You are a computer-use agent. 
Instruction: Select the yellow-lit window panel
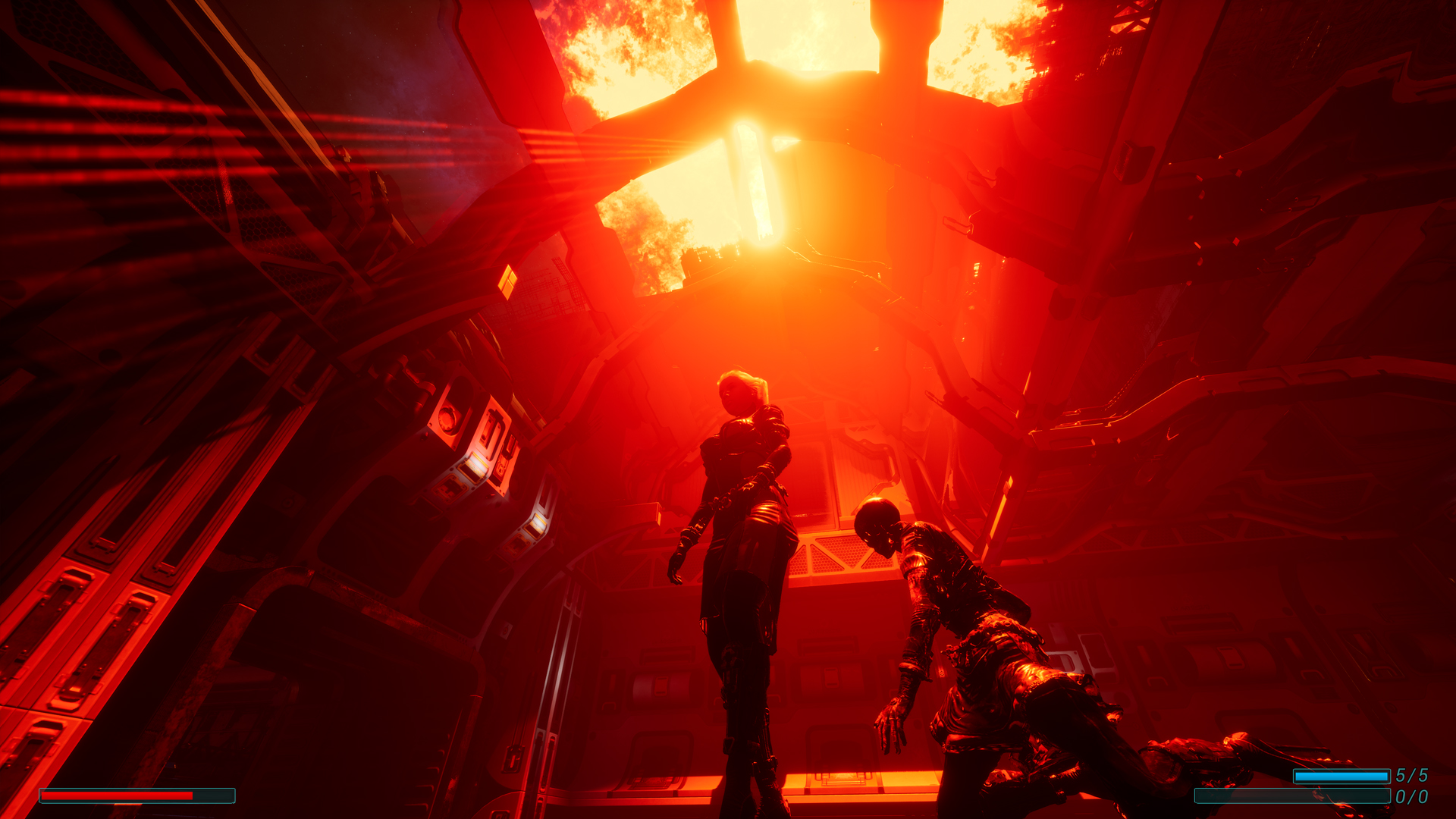coord(510,282)
